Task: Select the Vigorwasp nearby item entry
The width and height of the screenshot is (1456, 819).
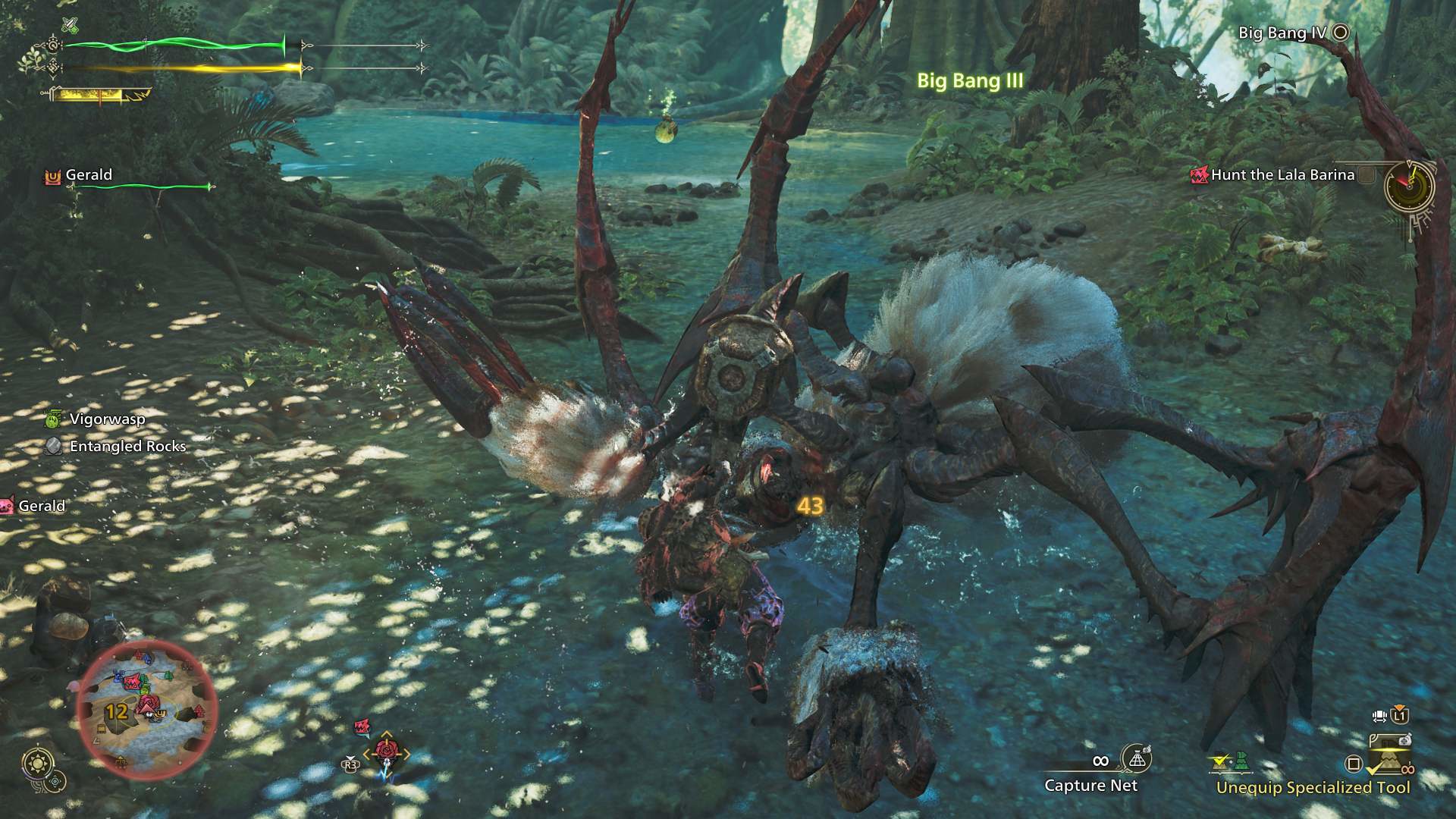Action: 106,419
